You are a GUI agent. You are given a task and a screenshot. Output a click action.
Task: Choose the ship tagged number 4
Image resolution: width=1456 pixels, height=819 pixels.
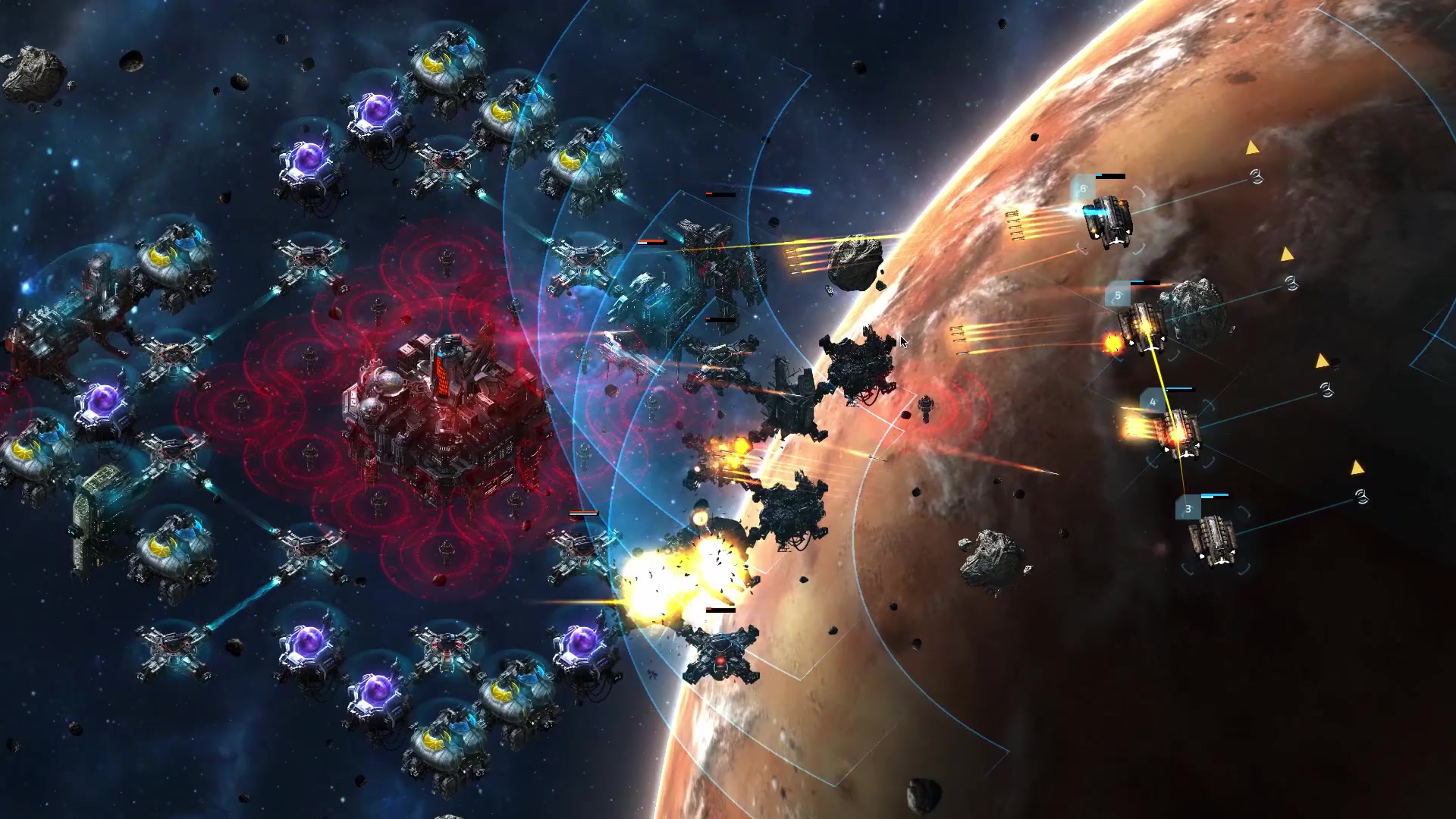1179,432
